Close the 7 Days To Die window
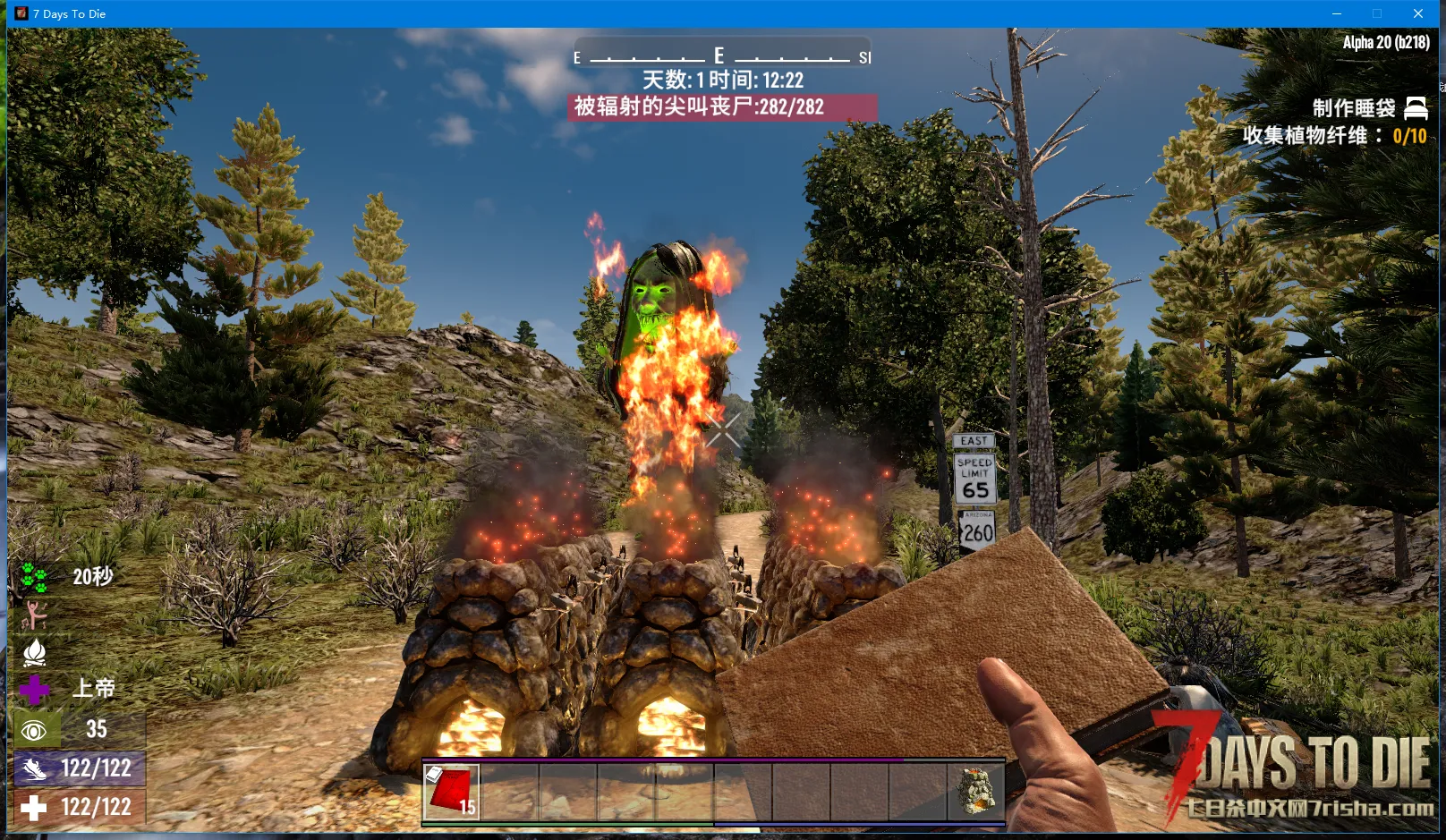 [x=1418, y=13]
